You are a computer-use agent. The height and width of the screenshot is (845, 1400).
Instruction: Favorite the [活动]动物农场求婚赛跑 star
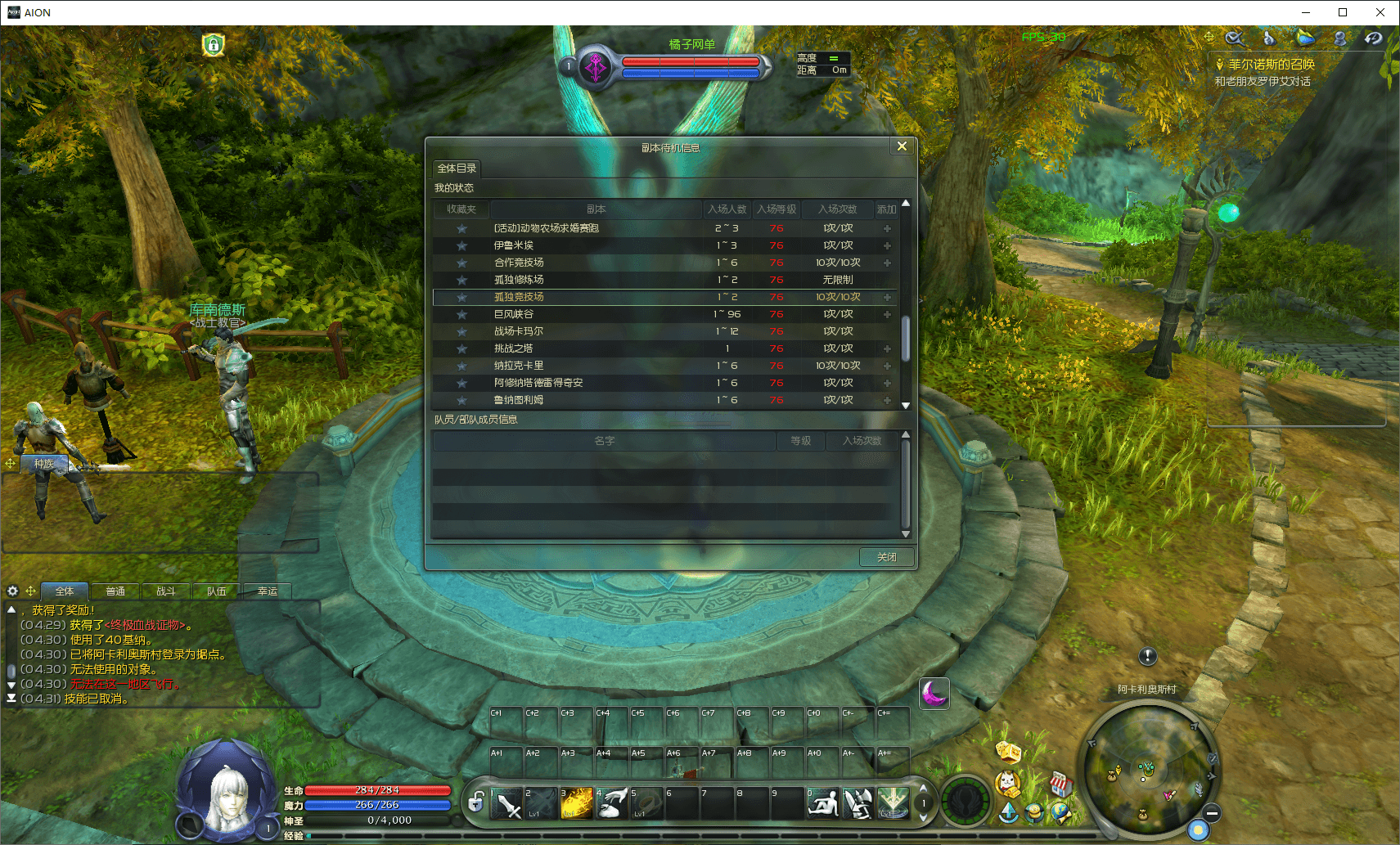click(x=461, y=228)
